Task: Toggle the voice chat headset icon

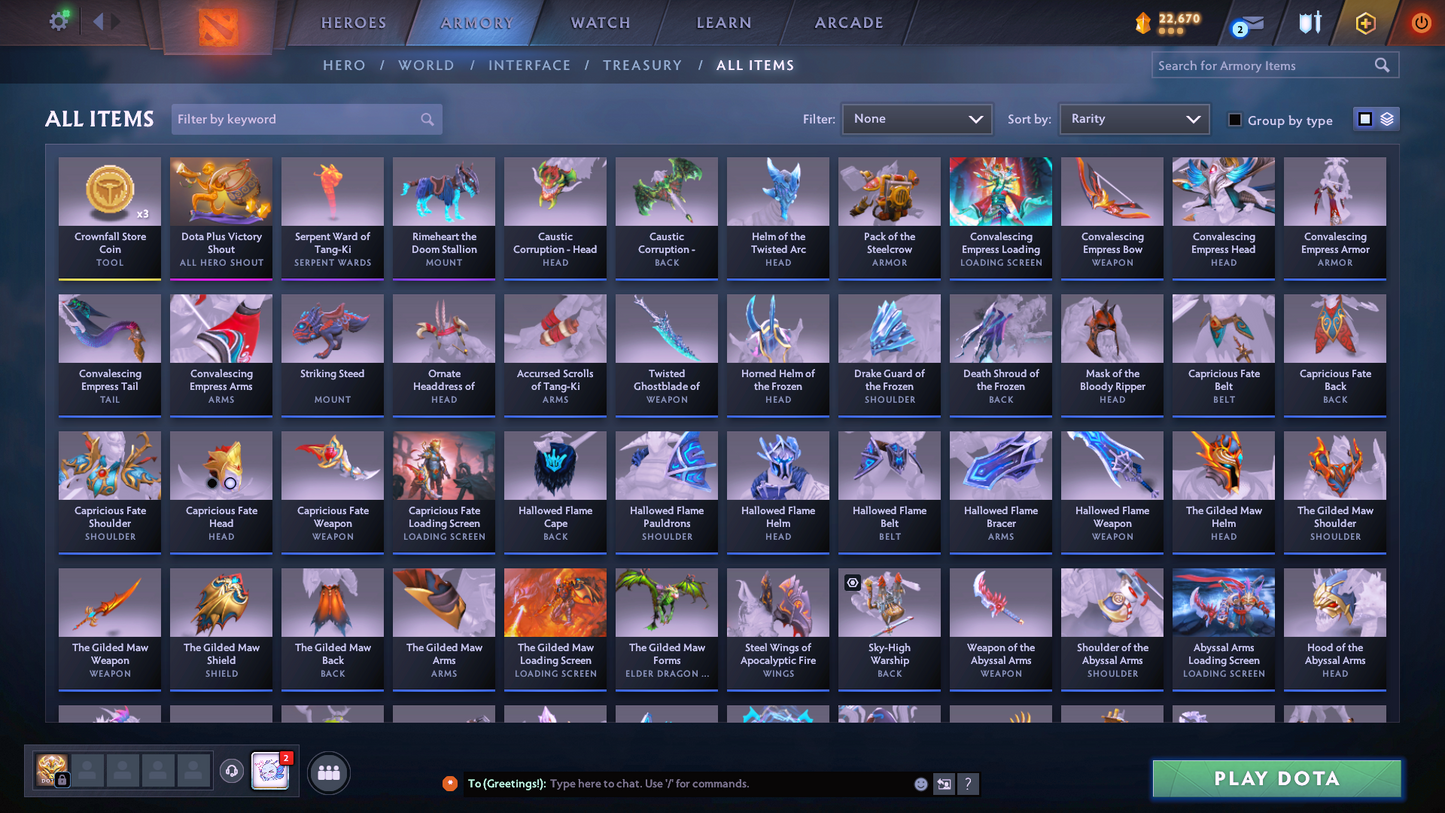Action: (x=231, y=770)
